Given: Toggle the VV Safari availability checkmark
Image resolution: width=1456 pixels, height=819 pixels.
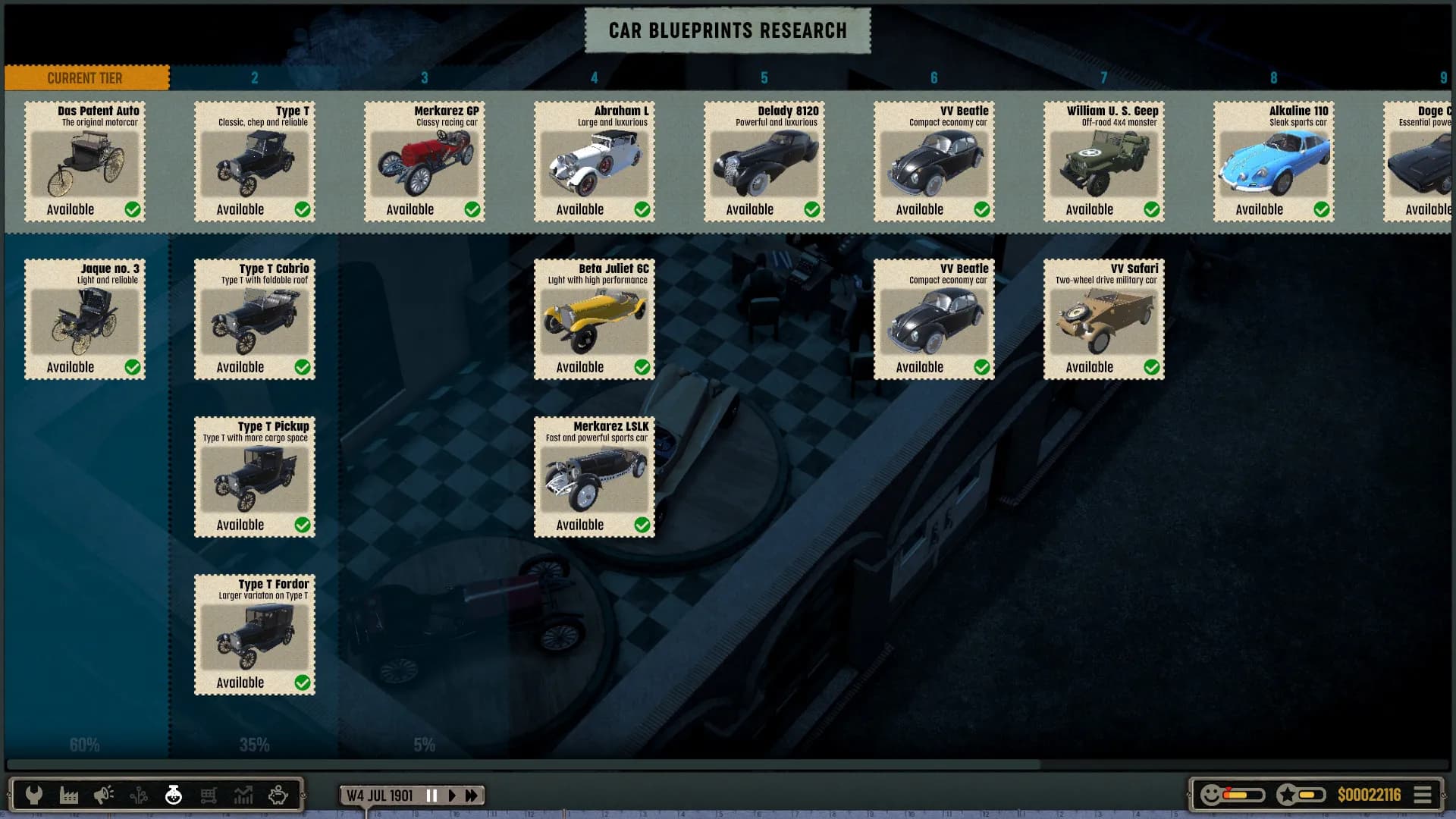Looking at the screenshot, I should [x=1153, y=366].
